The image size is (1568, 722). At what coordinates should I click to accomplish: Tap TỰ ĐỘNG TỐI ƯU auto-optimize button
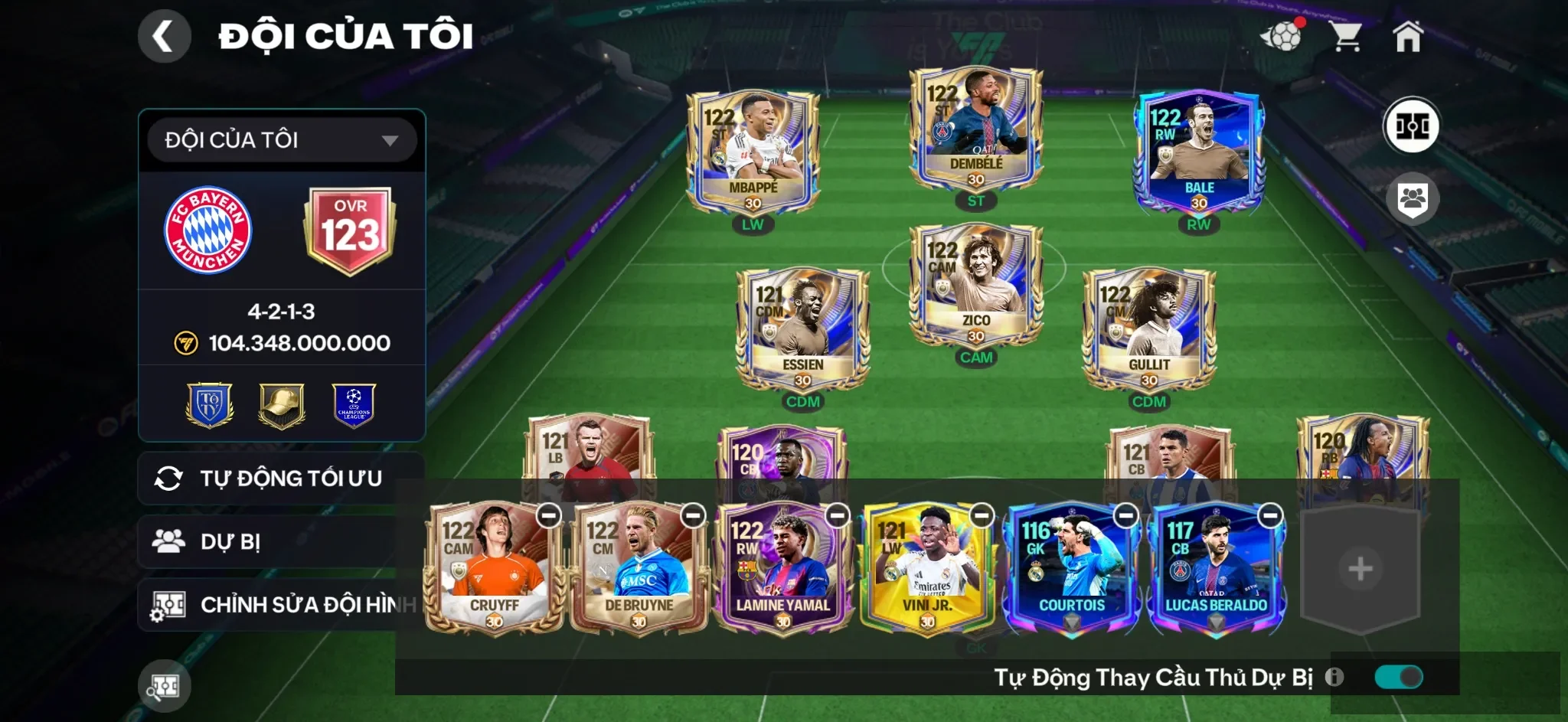pyautogui.click(x=280, y=479)
